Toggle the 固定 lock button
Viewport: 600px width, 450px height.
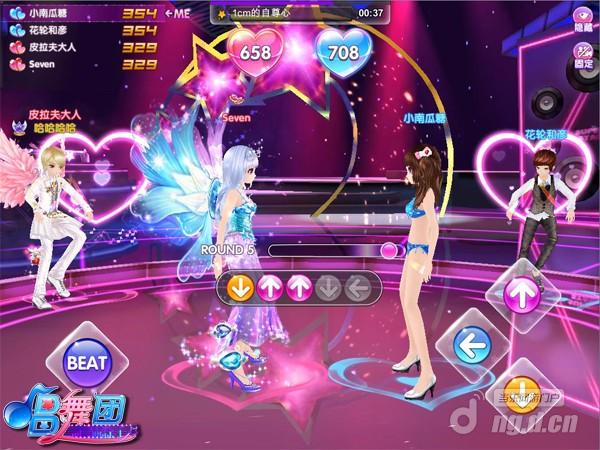point(582,53)
